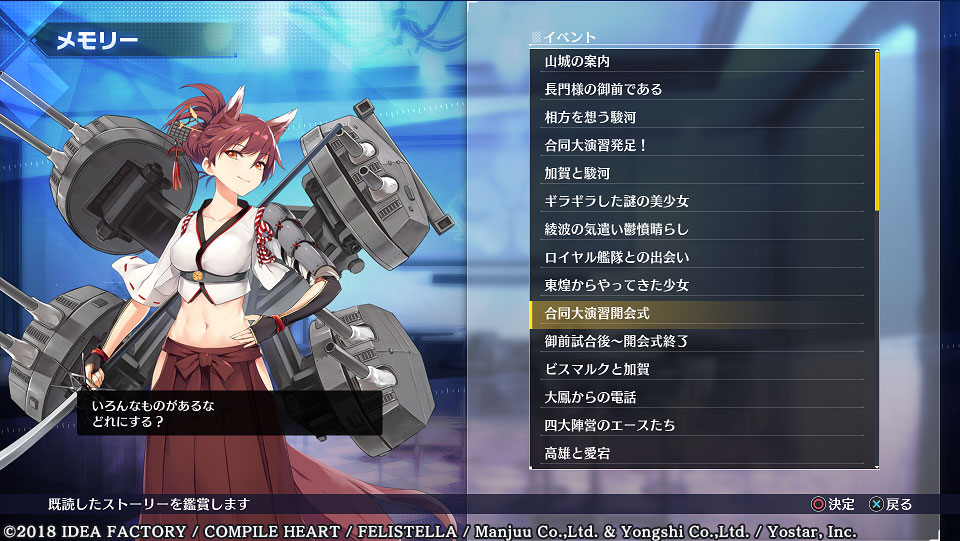Screen dimensions: 960x541
Task: Click the event list's yellow scrollbar
Action: tap(877, 130)
